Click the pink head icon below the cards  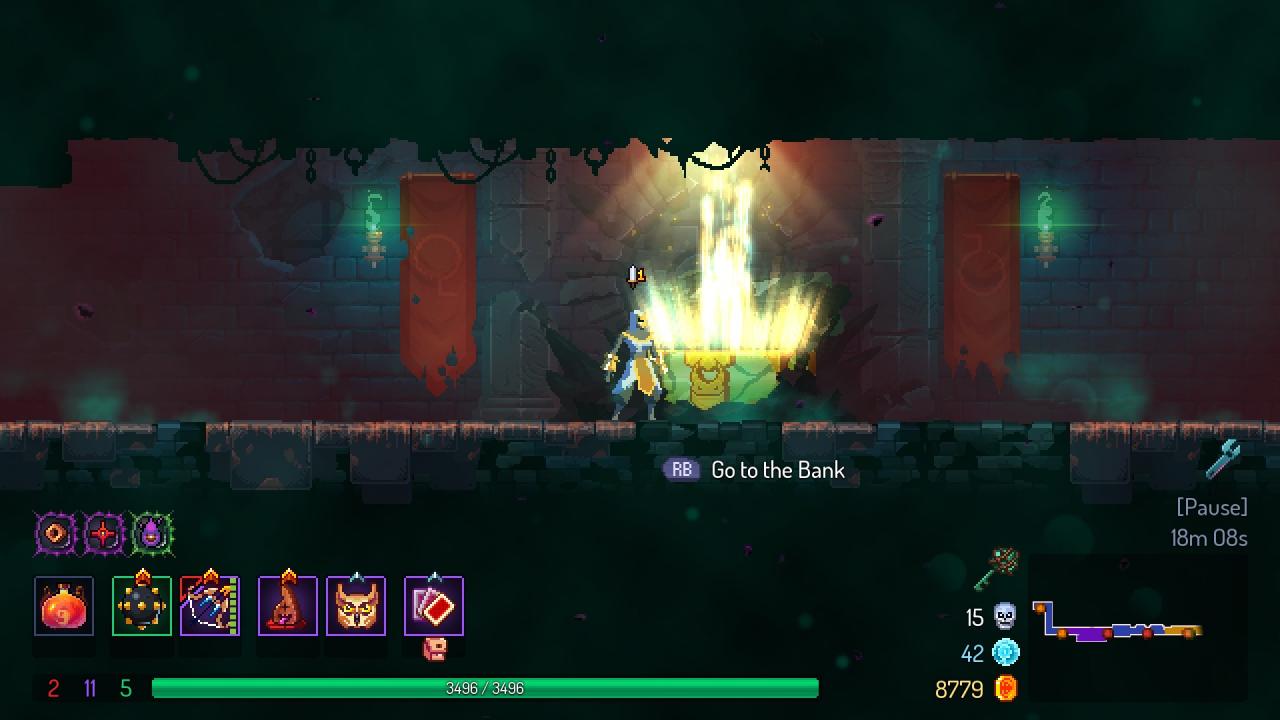[434, 649]
